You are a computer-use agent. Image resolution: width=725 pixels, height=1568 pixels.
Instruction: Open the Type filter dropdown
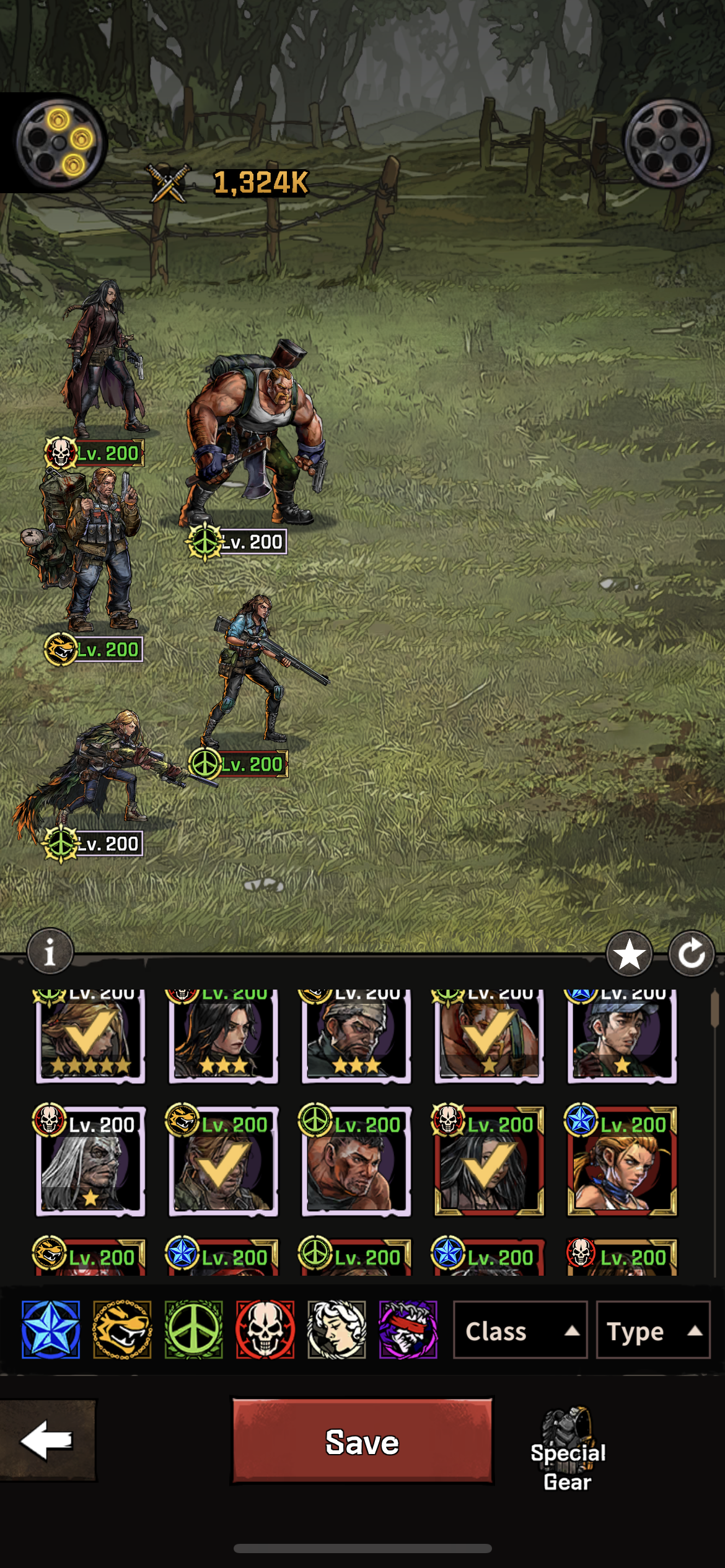[652, 1330]
